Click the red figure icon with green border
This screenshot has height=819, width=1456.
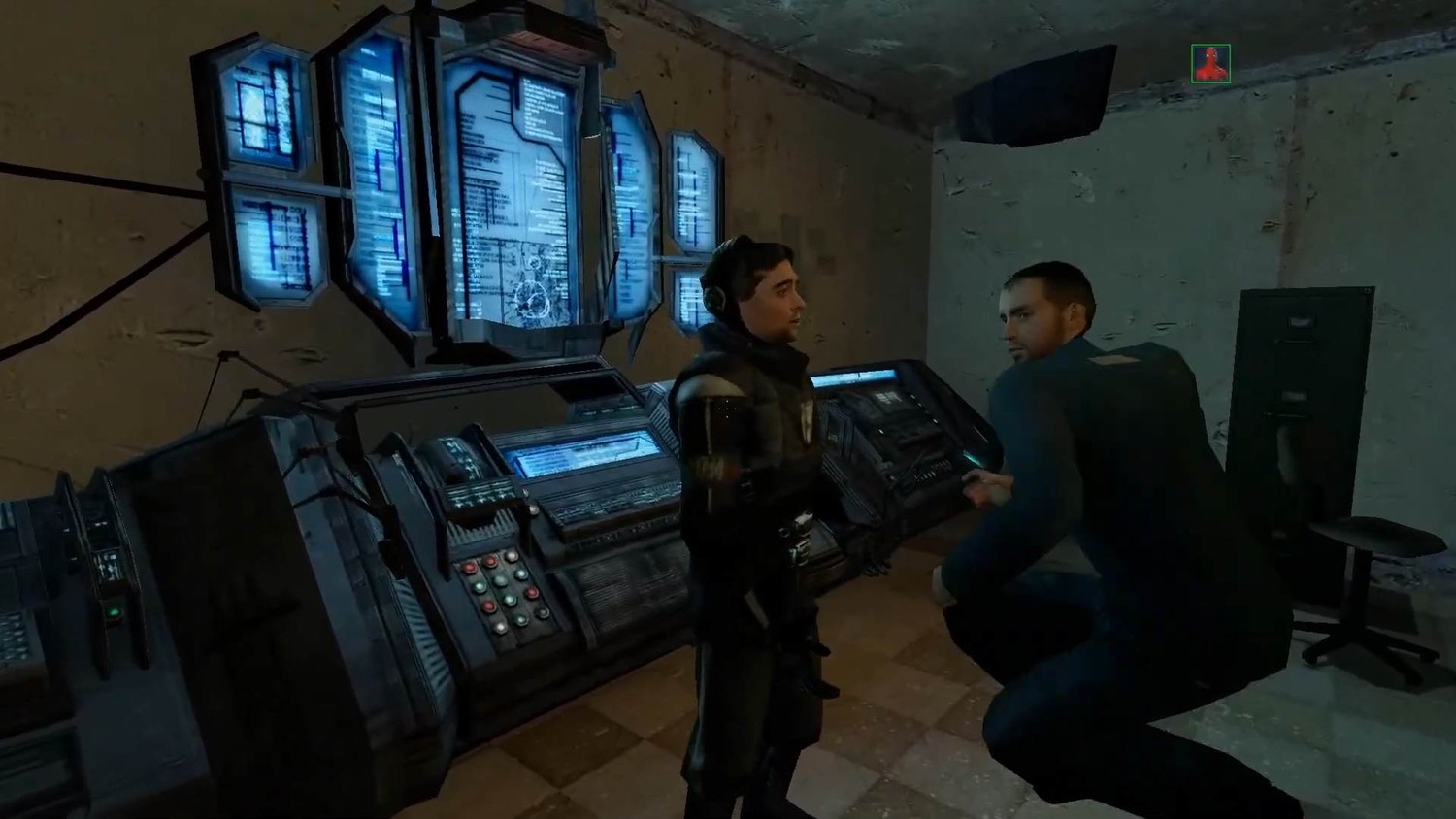(1210, 64)
